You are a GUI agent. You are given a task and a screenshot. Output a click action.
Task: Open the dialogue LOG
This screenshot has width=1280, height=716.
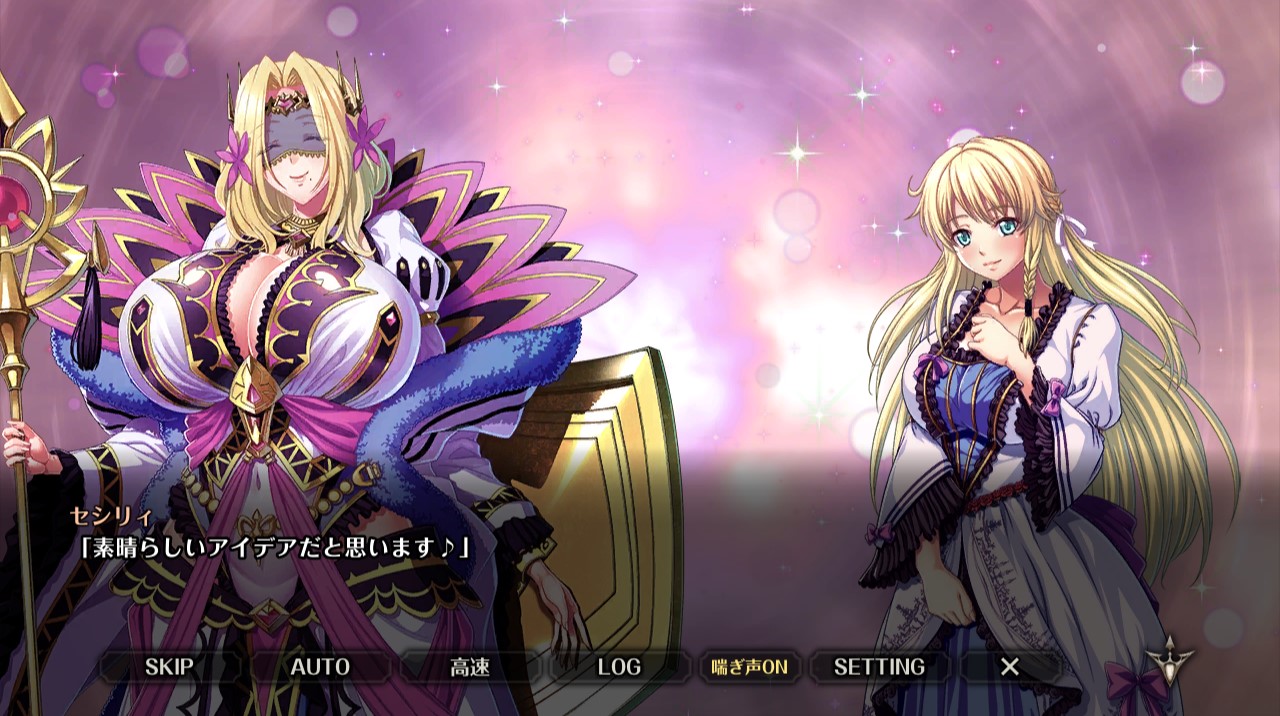[x=619, y=667]
